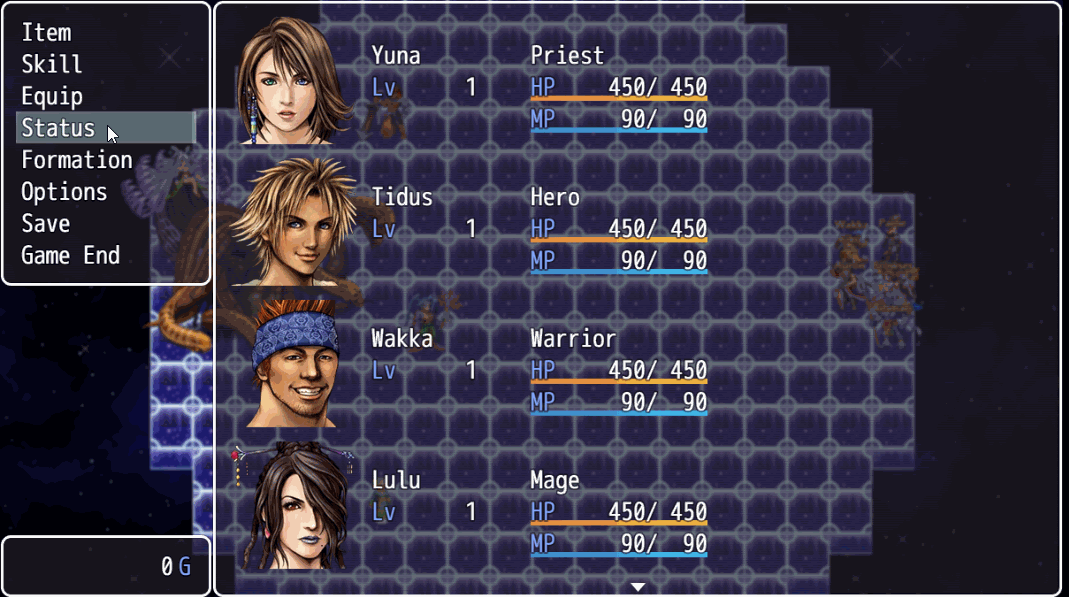Select the Skill menu entry

52,65
